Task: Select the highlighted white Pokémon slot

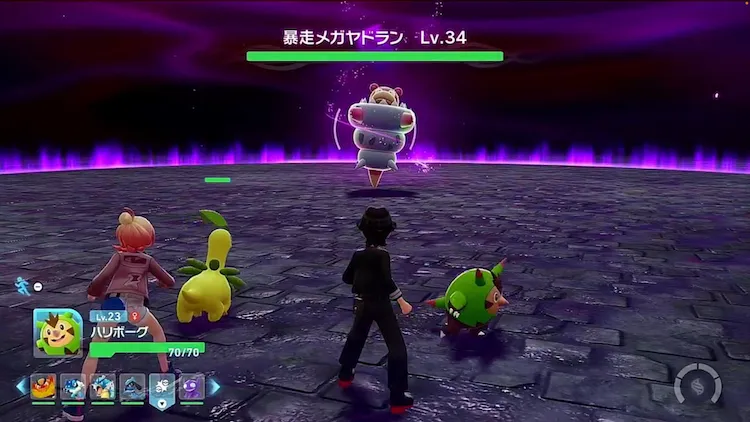Action: point(162,386)
